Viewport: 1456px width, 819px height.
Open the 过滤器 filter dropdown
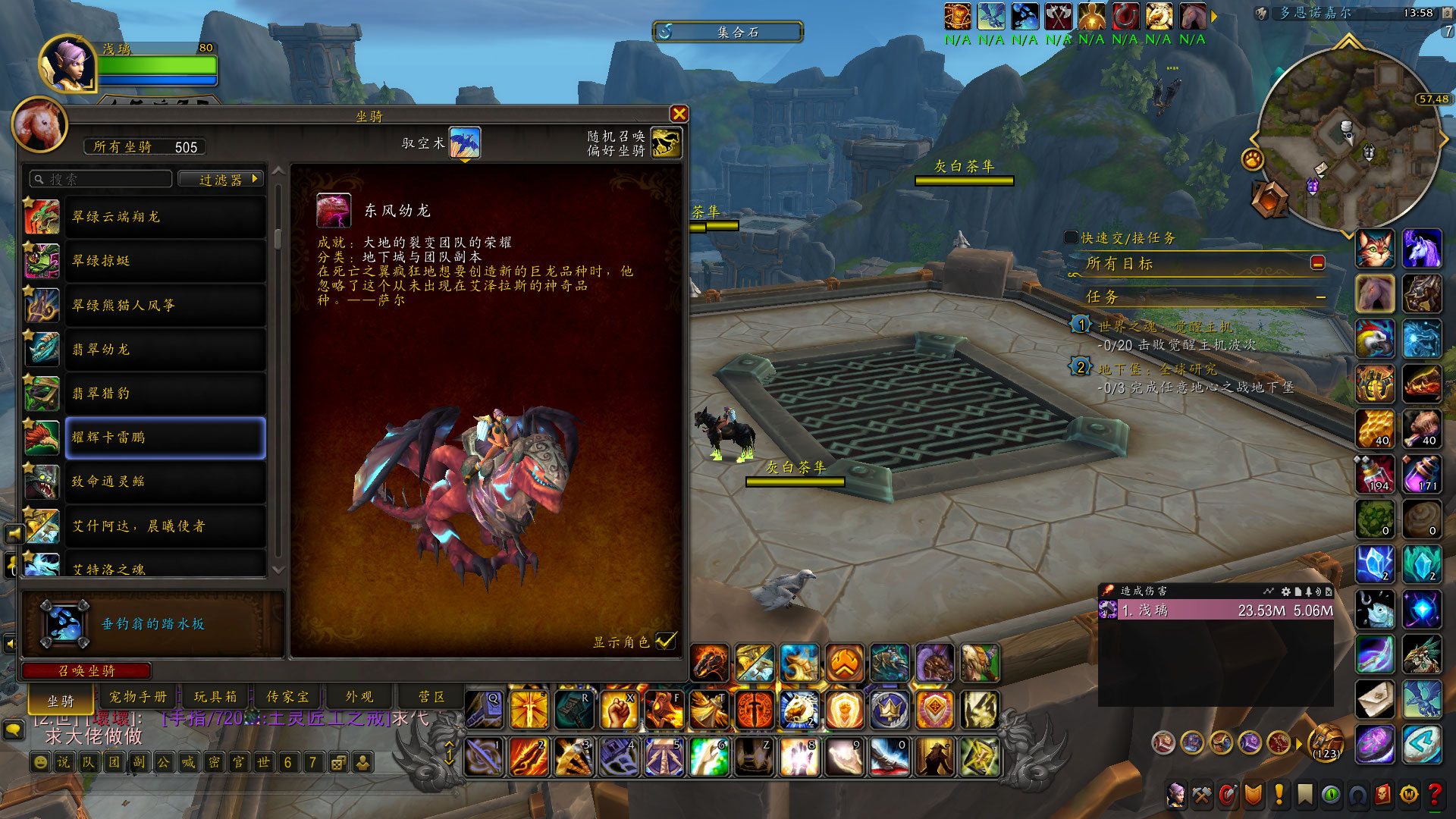tap(221, 179)
